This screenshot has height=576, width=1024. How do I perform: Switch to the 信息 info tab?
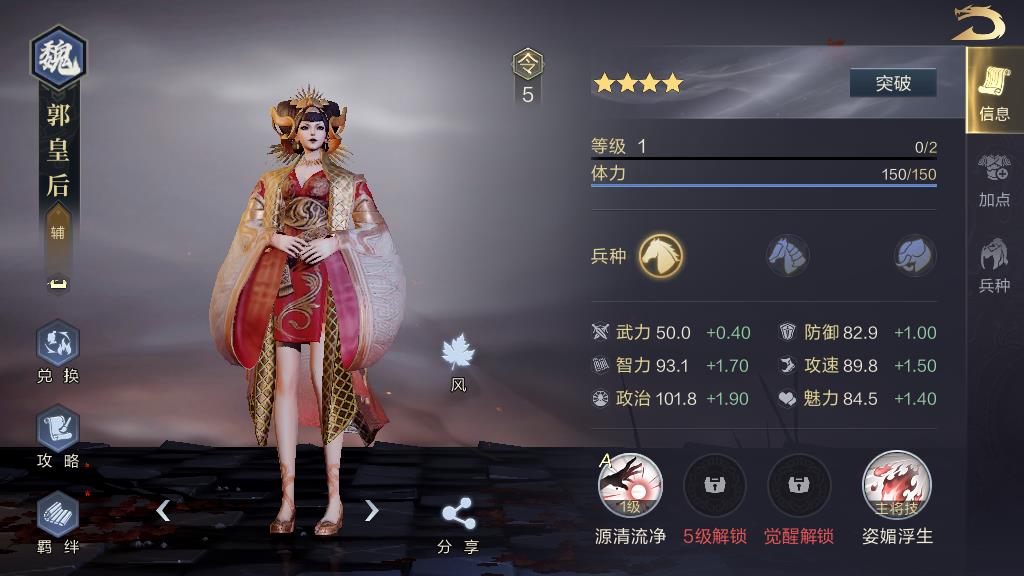click(994, 91)
